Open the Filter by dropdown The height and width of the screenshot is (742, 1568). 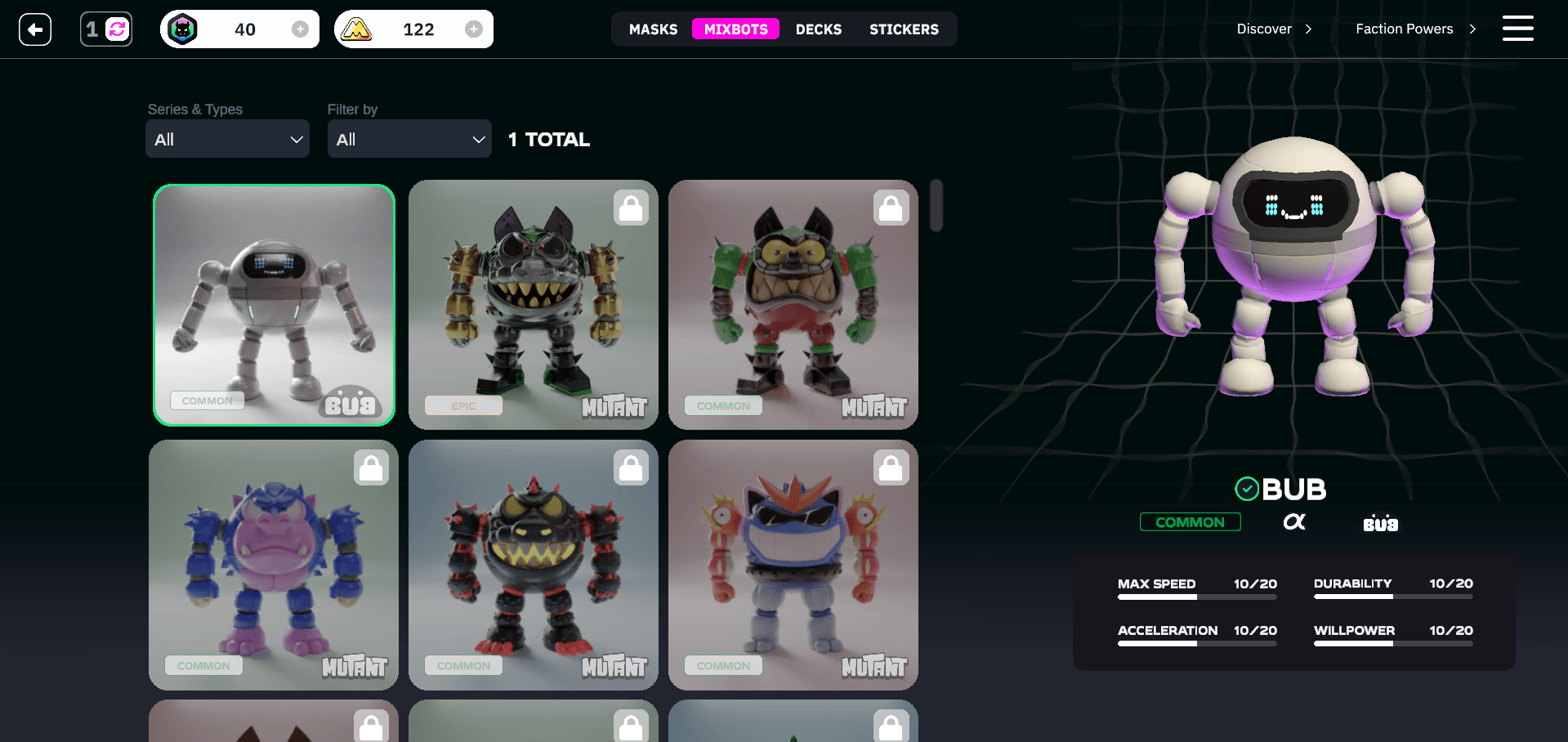click(x=409, y=139)
